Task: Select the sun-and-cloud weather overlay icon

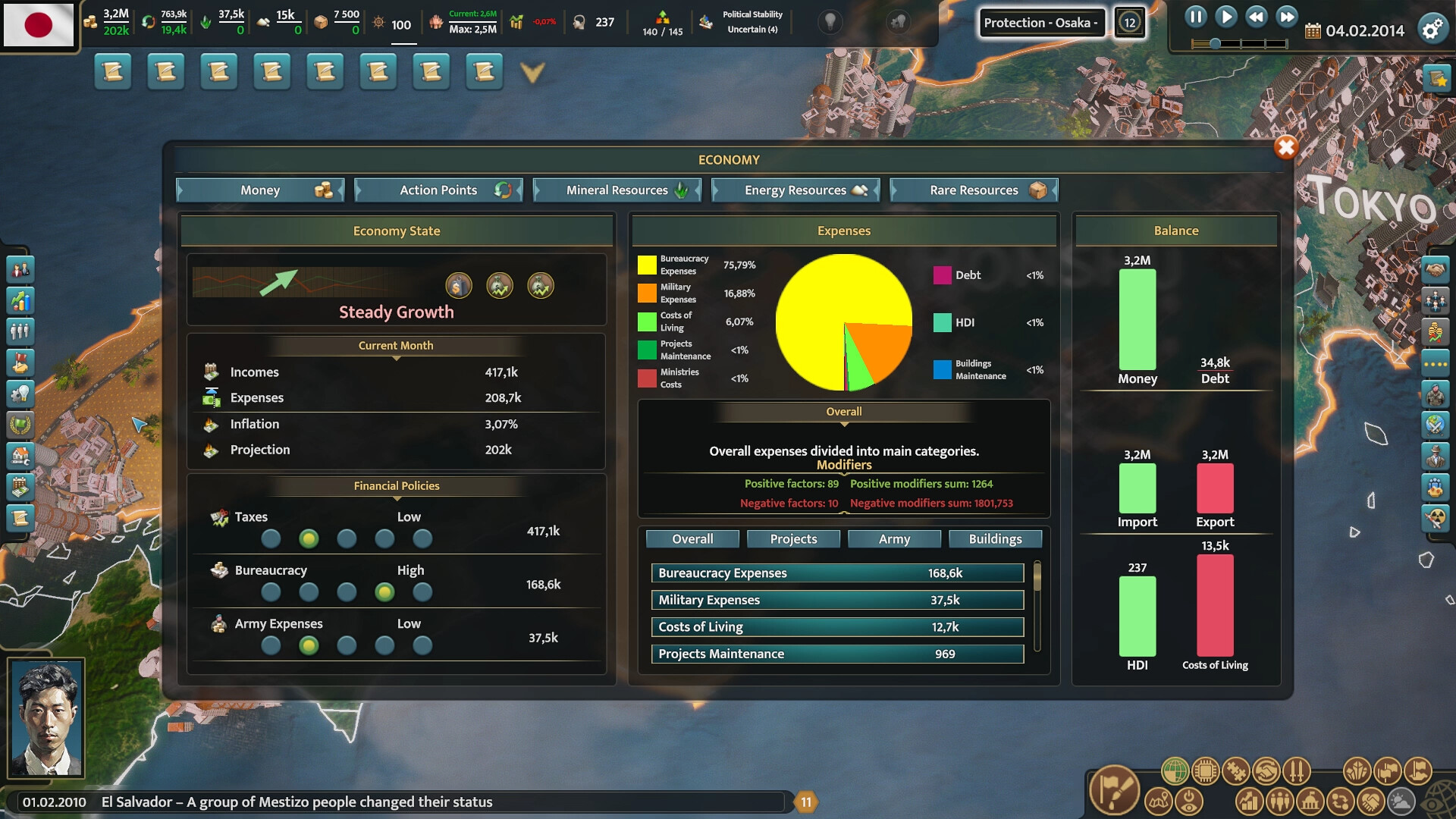Action: point(1401,800)
